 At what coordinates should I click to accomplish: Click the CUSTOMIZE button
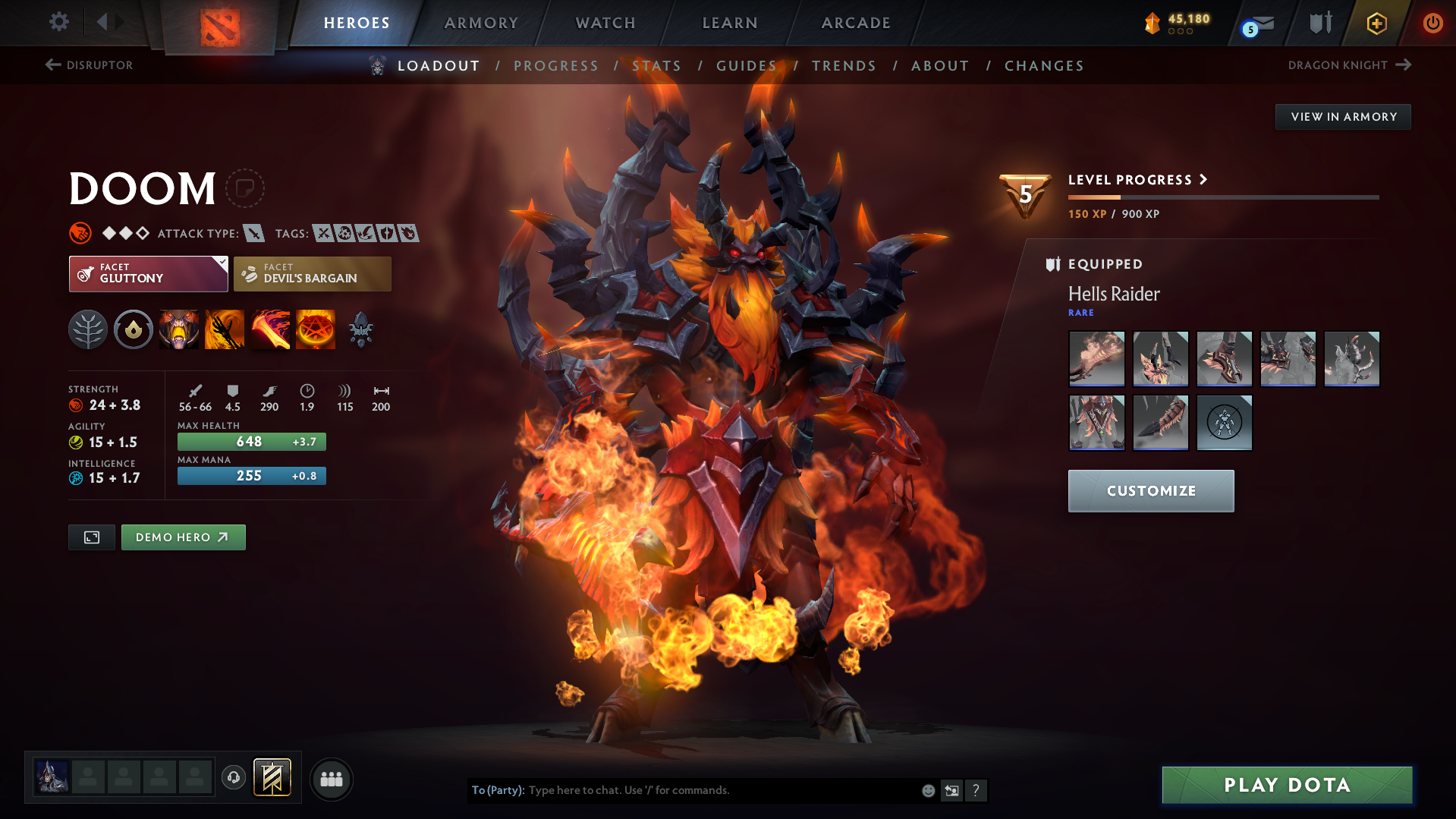coord(1150,491)
